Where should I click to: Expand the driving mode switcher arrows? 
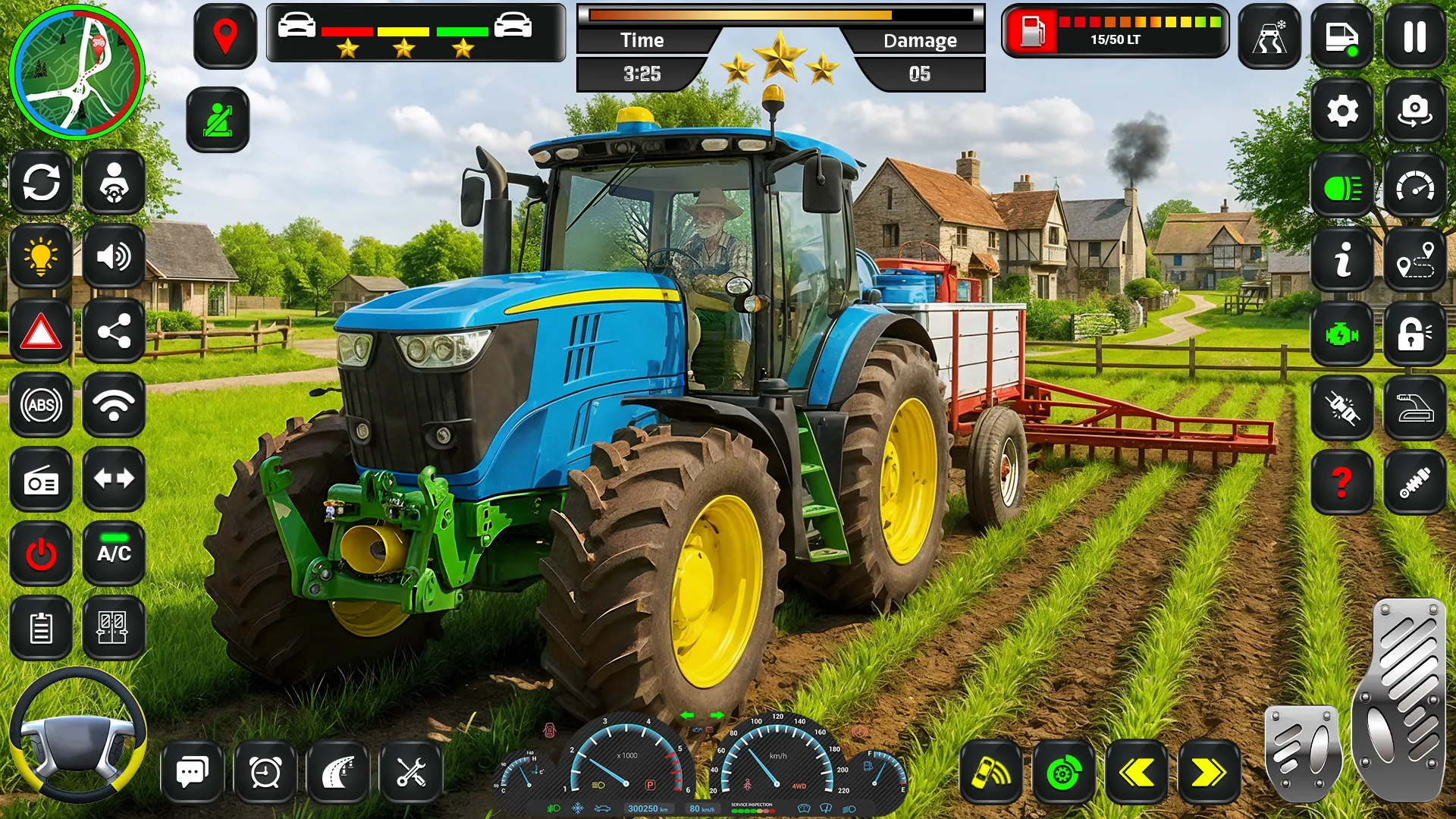[114, 479]
